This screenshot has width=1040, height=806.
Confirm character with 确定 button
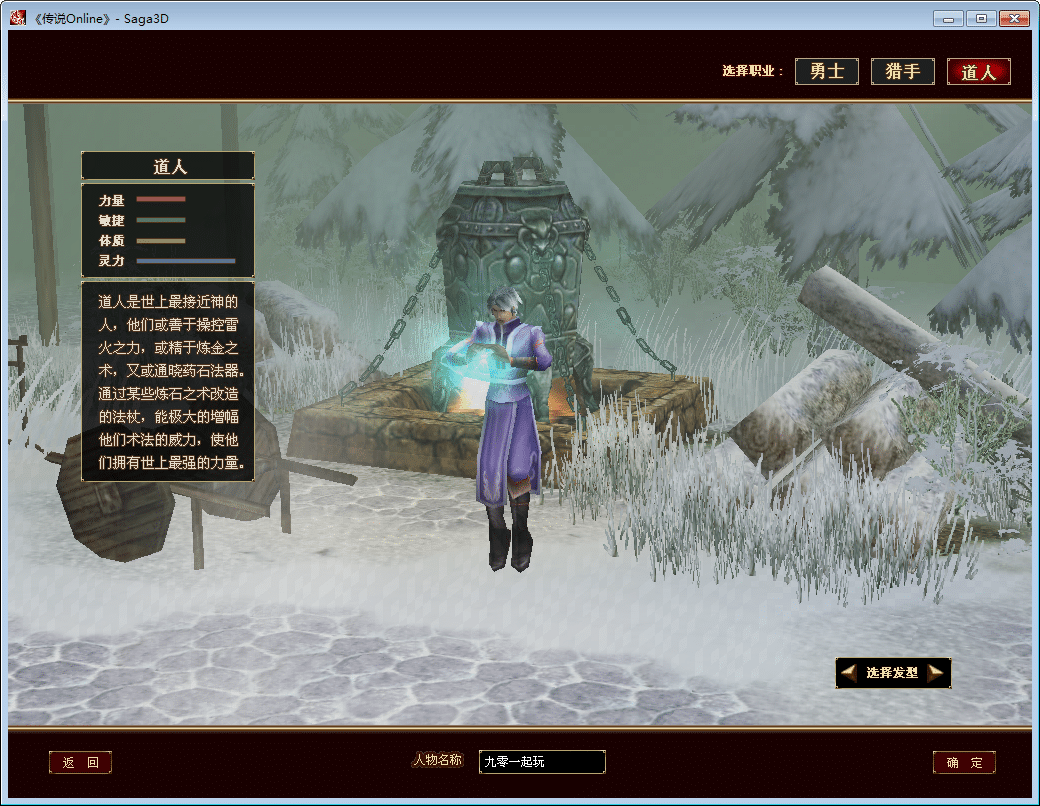click(964, 763)
